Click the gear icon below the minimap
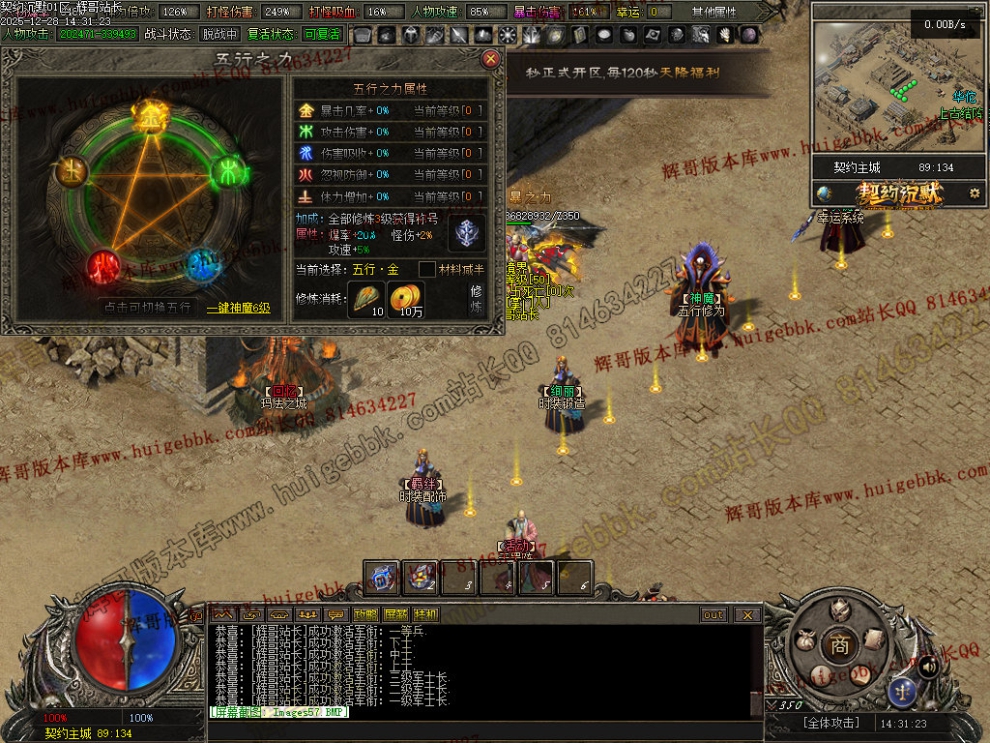The width and height of the screenshot is (990, 743). (x=975, y=193)
